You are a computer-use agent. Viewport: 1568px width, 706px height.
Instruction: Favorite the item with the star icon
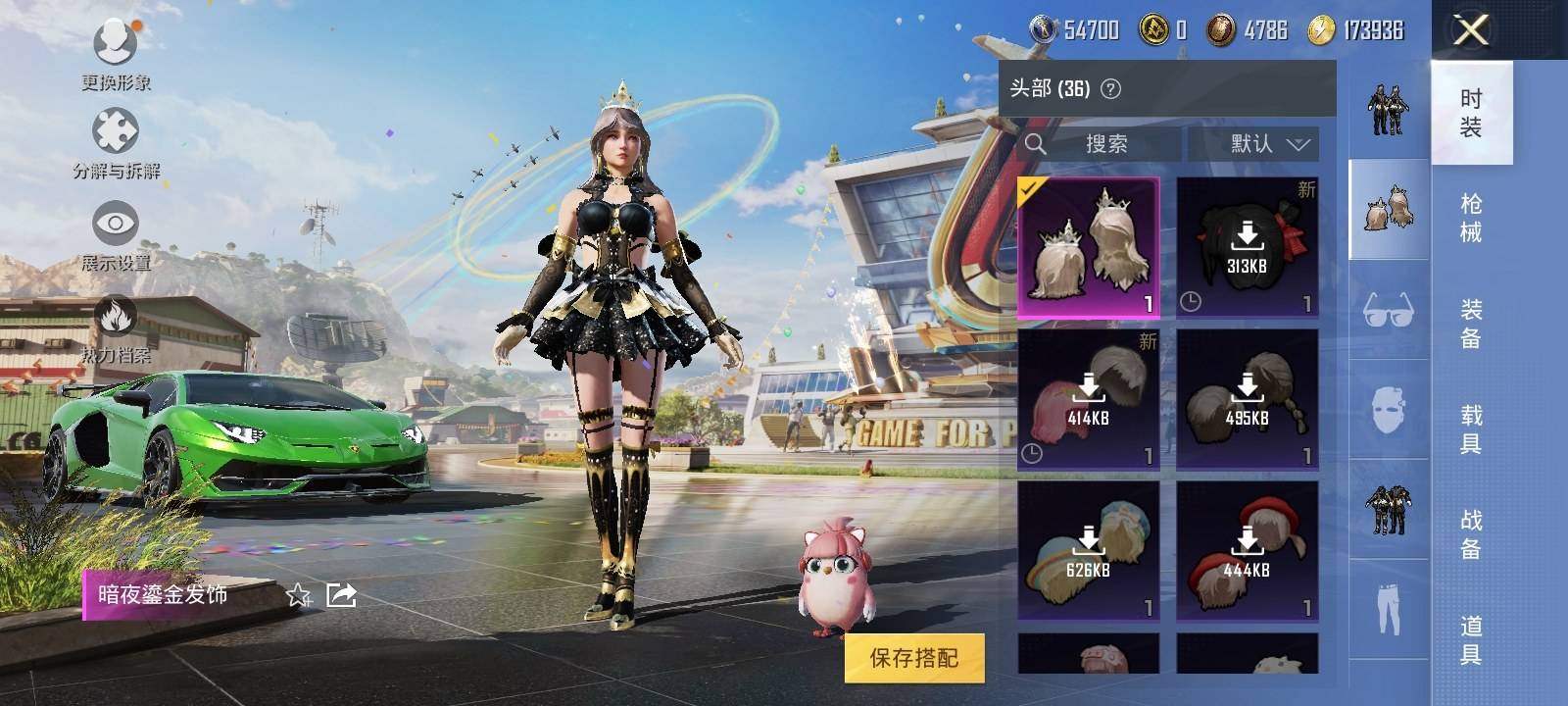298,594
